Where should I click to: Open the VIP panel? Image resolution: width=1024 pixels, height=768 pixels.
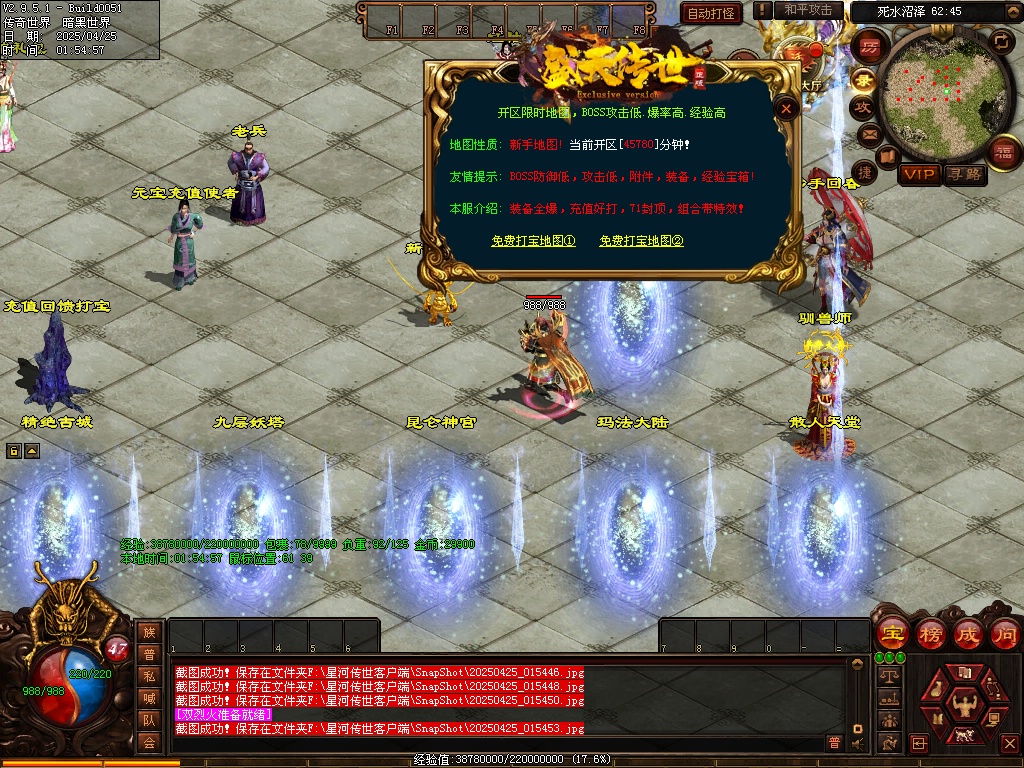pos(919,174)
